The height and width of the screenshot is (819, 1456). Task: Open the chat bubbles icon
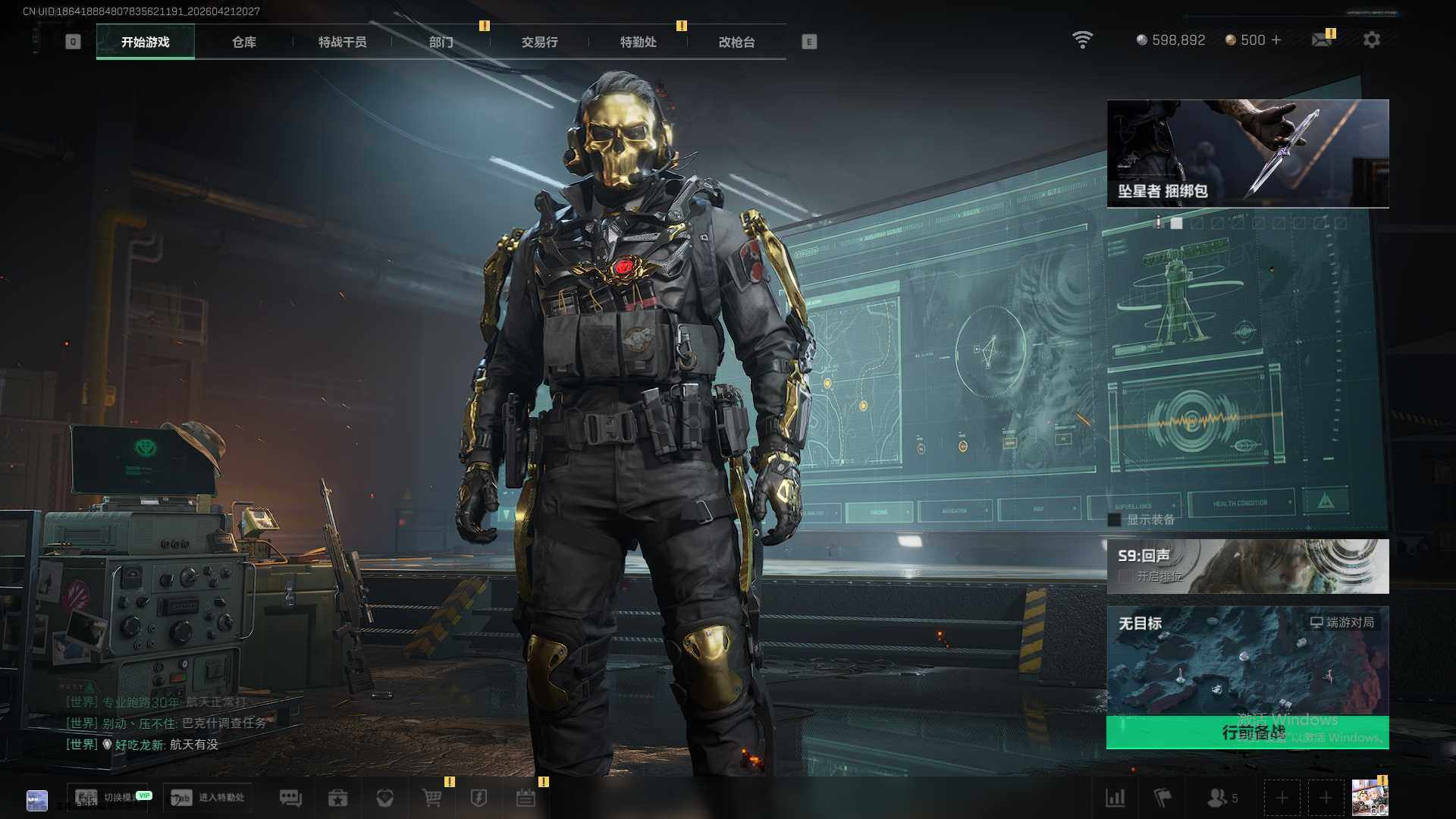290,798
